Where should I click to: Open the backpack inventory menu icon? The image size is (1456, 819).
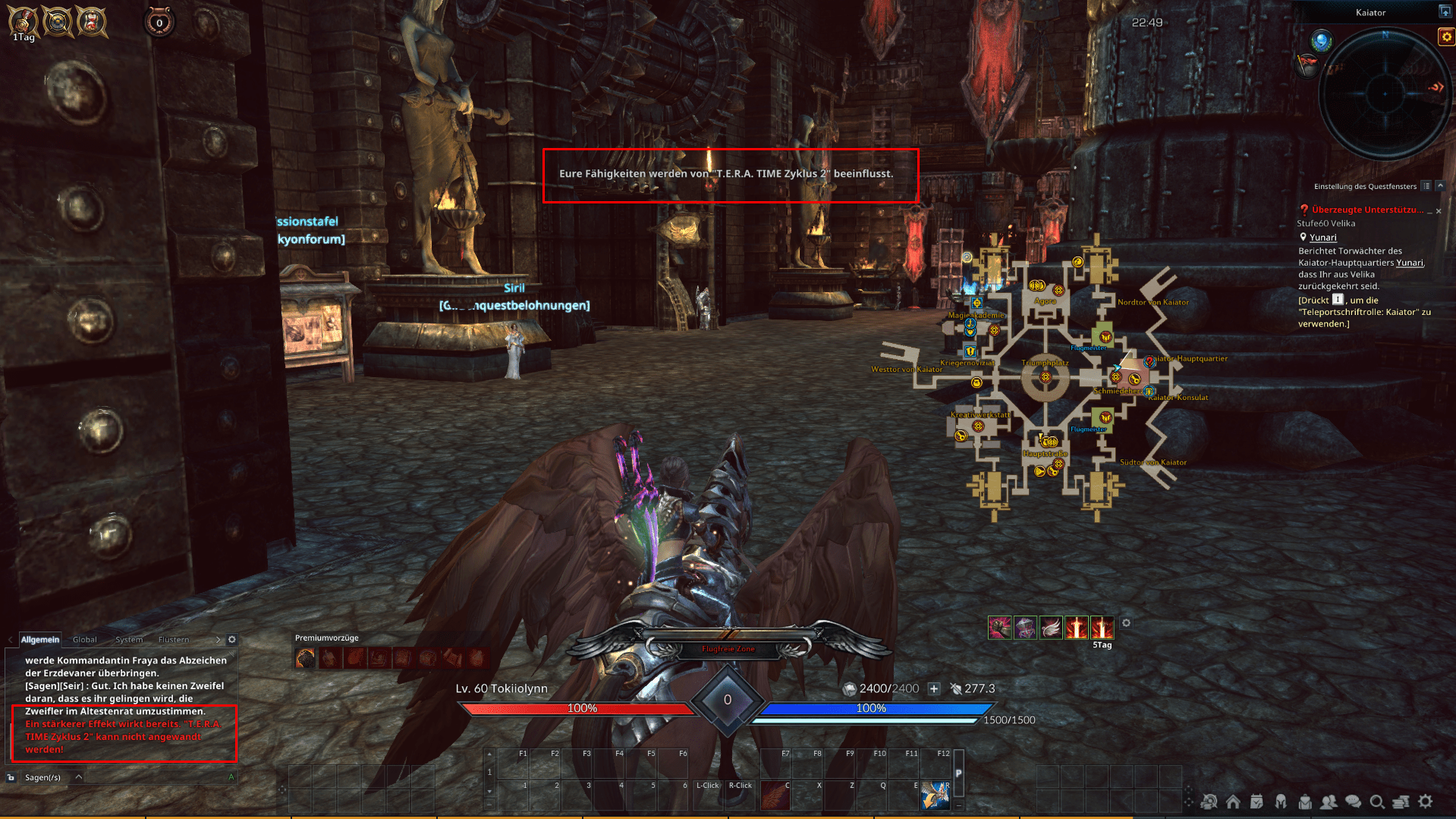click(1305, 802)
